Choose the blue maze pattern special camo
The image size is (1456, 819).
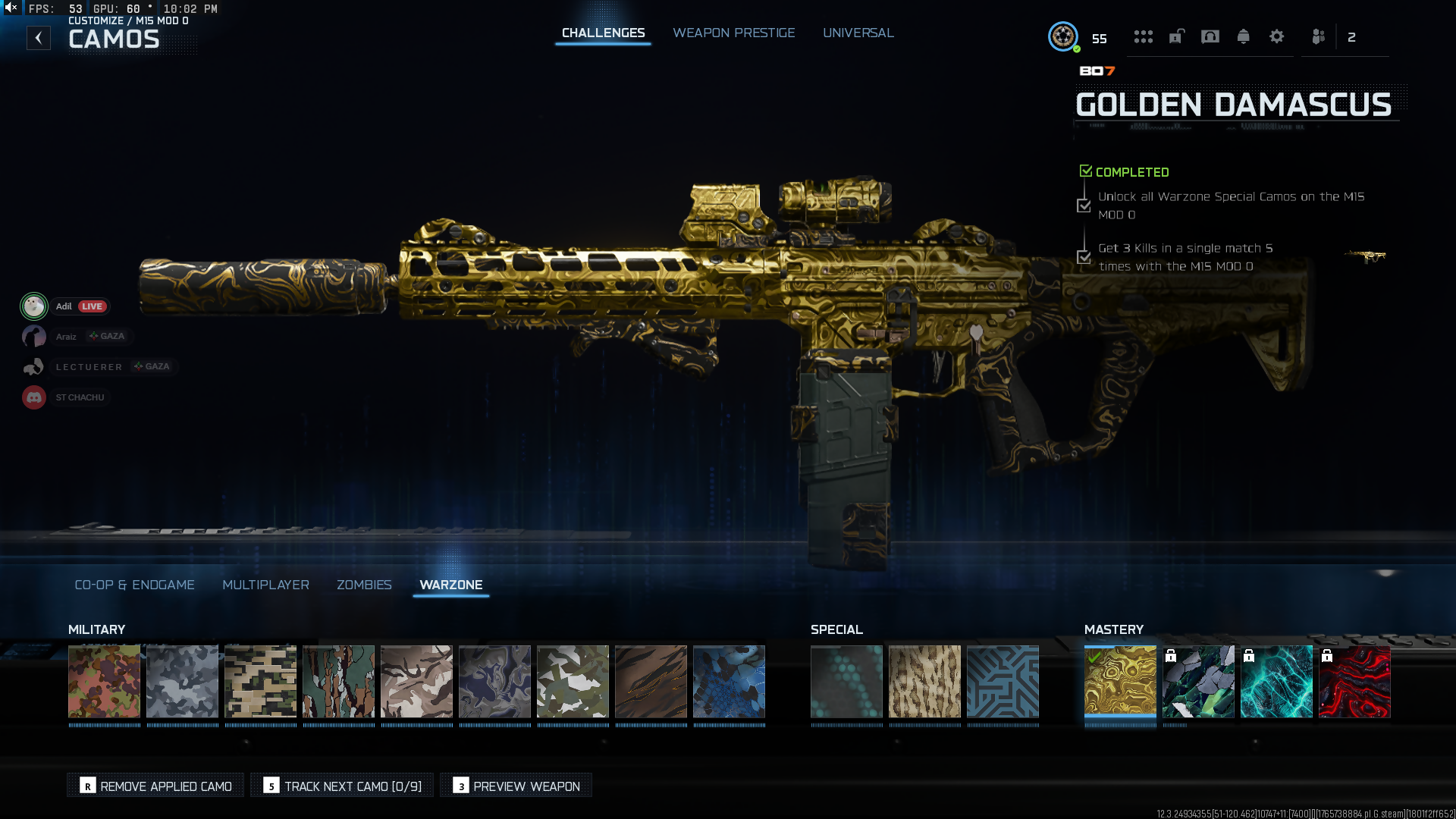[x=1003, y=681]
